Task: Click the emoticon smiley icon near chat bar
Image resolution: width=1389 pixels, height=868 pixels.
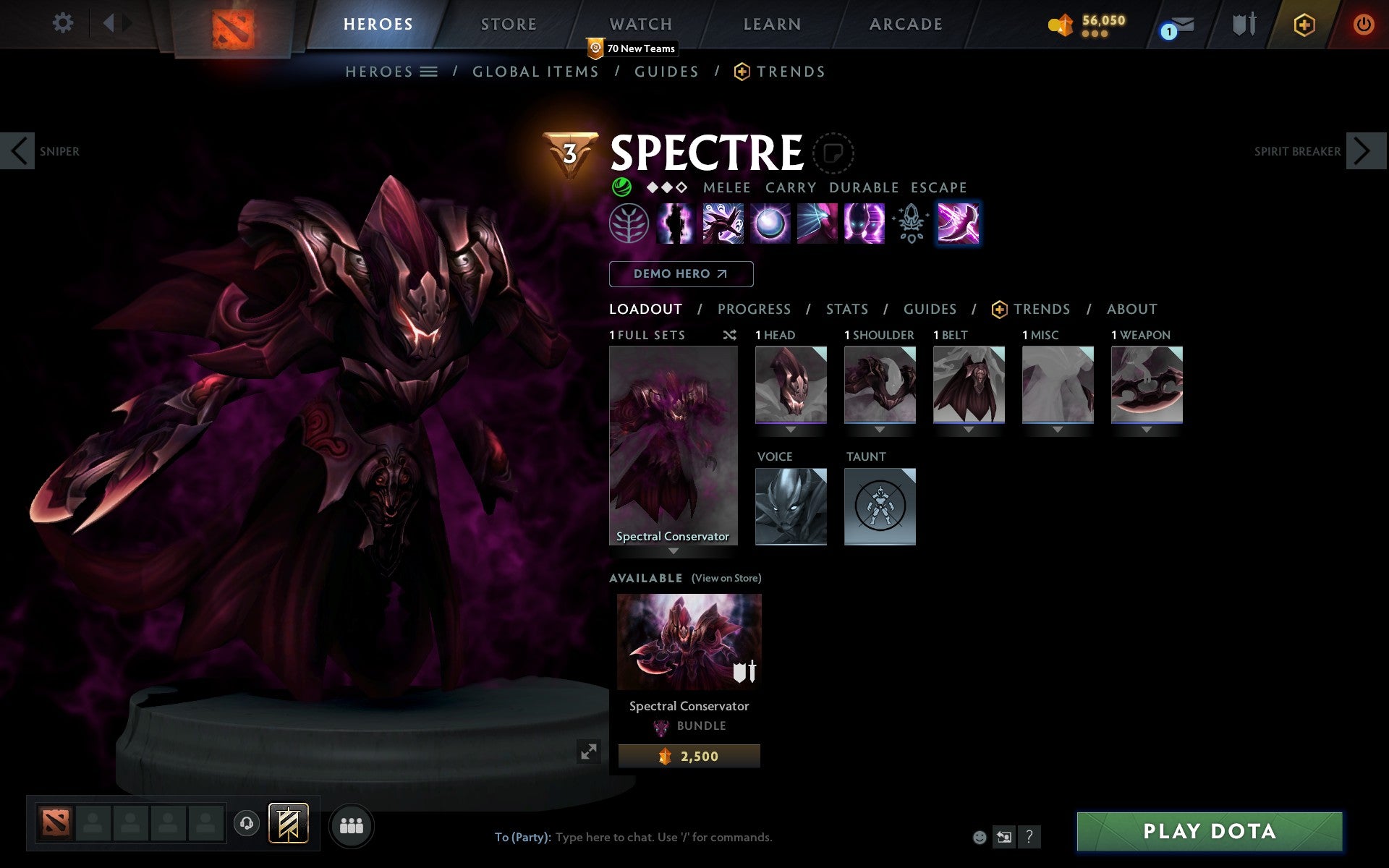Action: (980, 838)
